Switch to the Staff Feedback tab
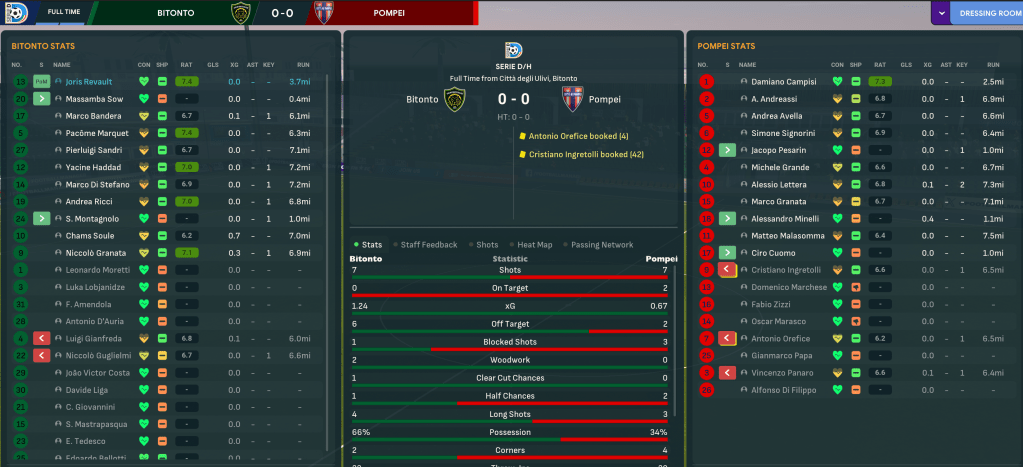This screenshot has height=467, width=1023. pyautogui.click(x=428, y=244)
